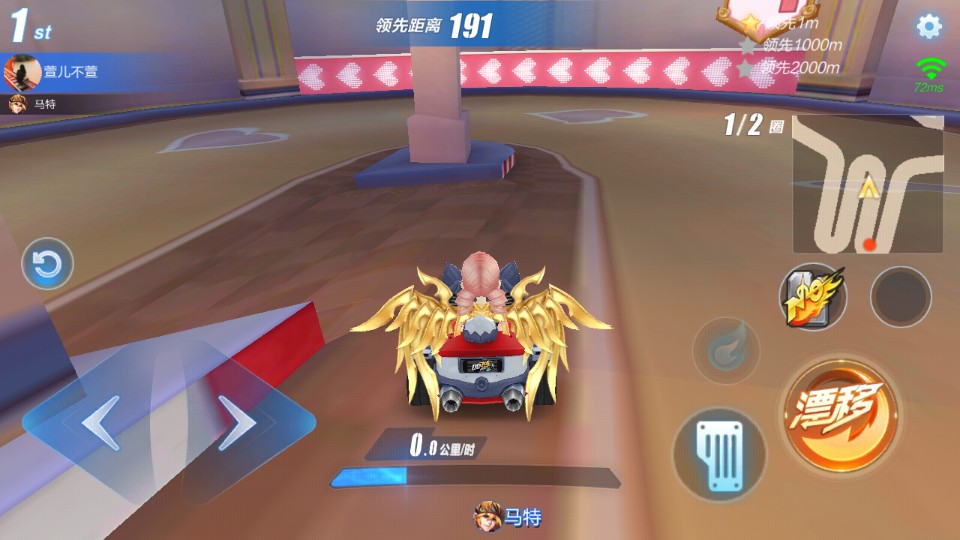
Task: Open the settings gear menu
Action: click(x=929, y=27)
